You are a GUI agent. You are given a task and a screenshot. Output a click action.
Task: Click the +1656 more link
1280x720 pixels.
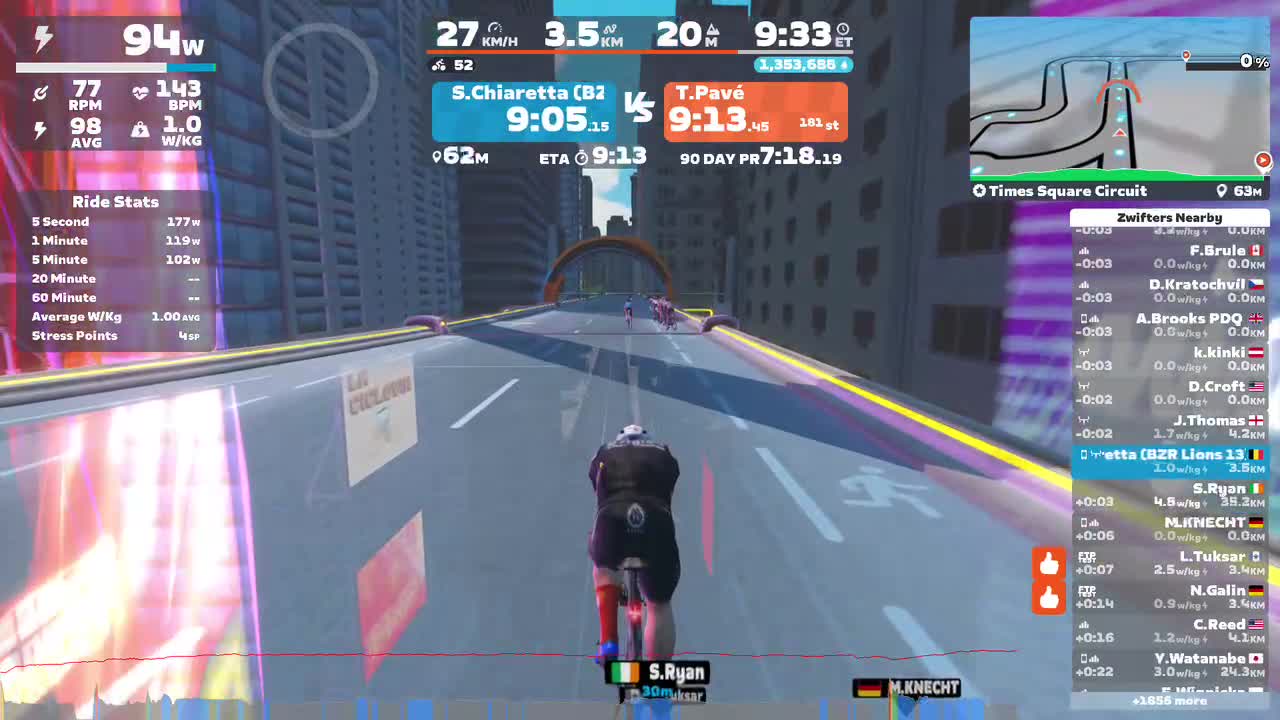1170,701
